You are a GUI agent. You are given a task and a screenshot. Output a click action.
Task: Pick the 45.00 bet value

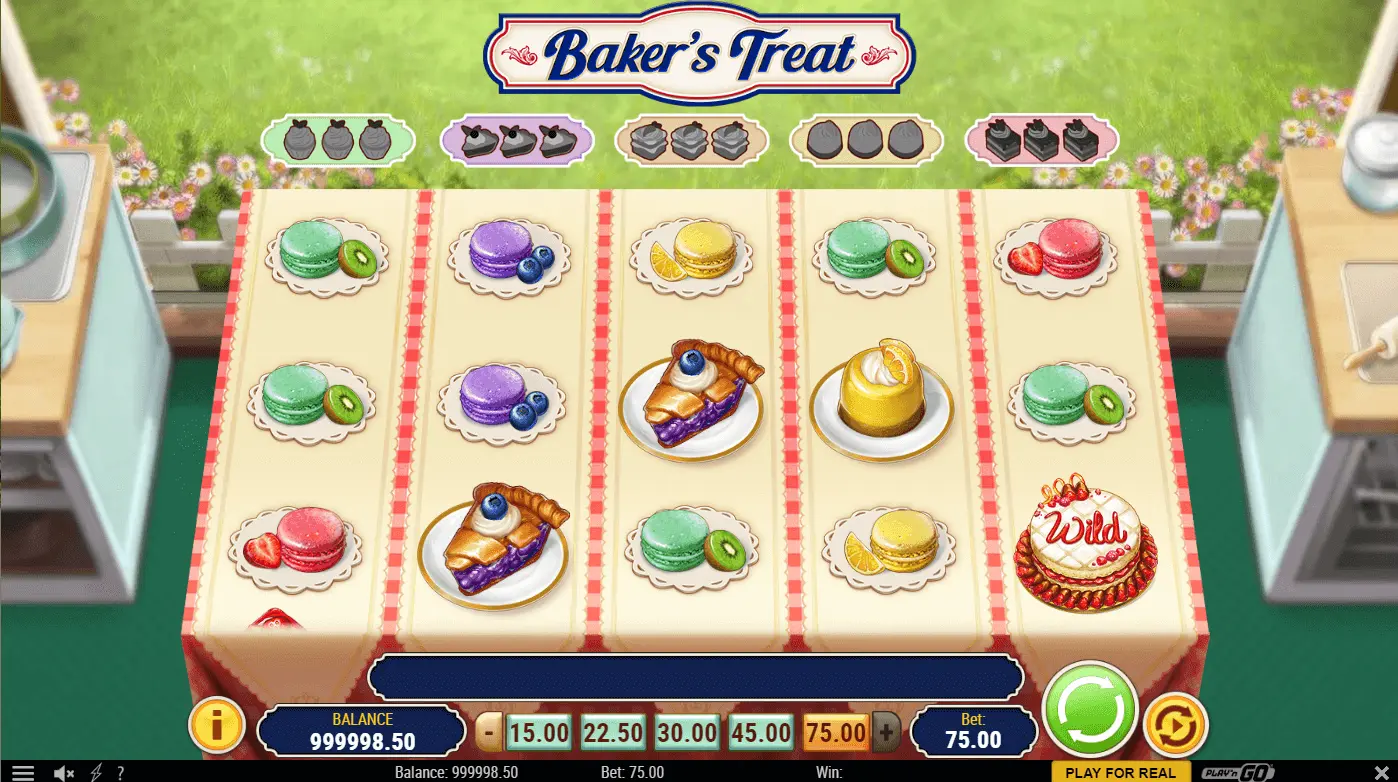760,733
